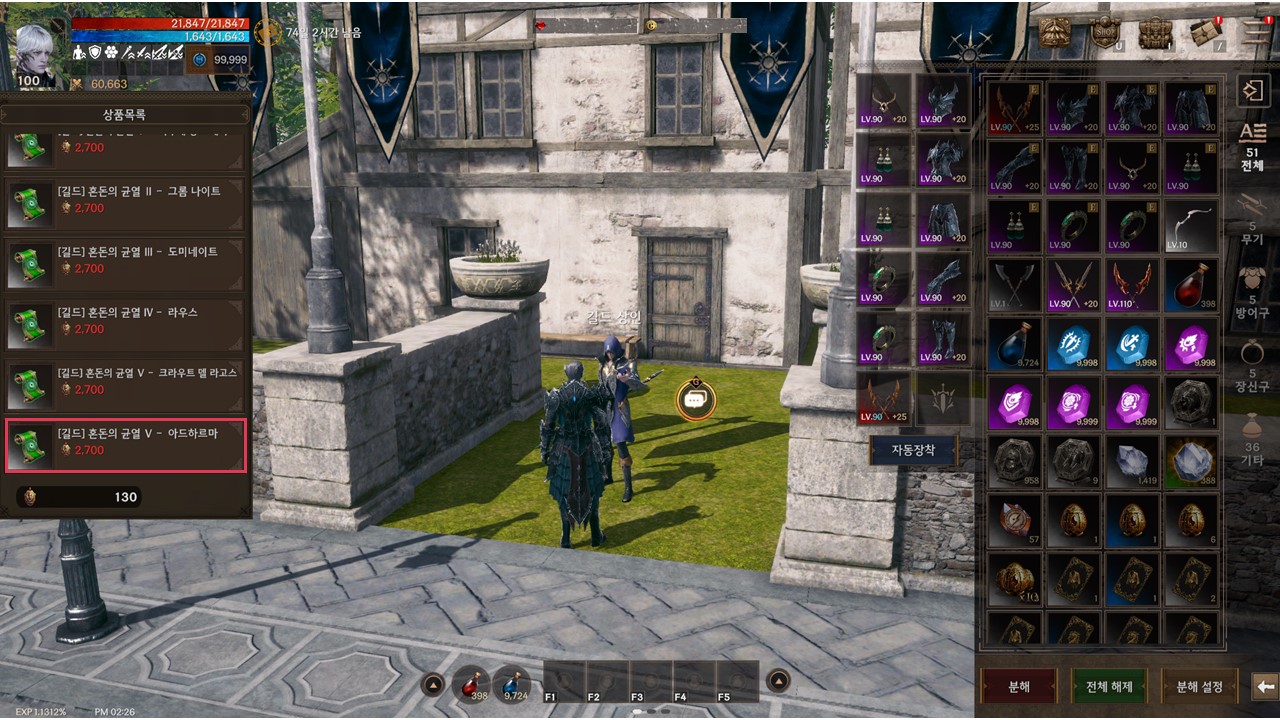Image resolution: width=1280 pixels, height=720 pixels.
Task: Open the hamburger main menu
Action: pyautogui.click(x=1257, y=32)
